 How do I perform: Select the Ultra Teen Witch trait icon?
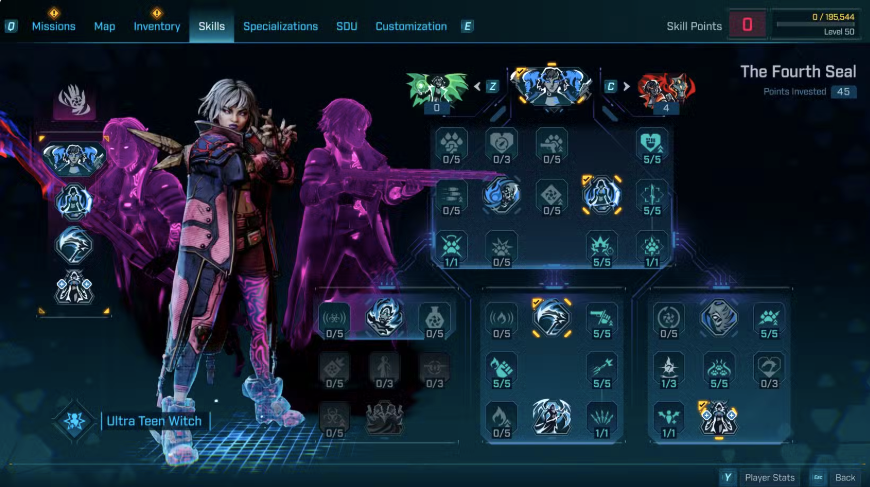pos(74,421)
